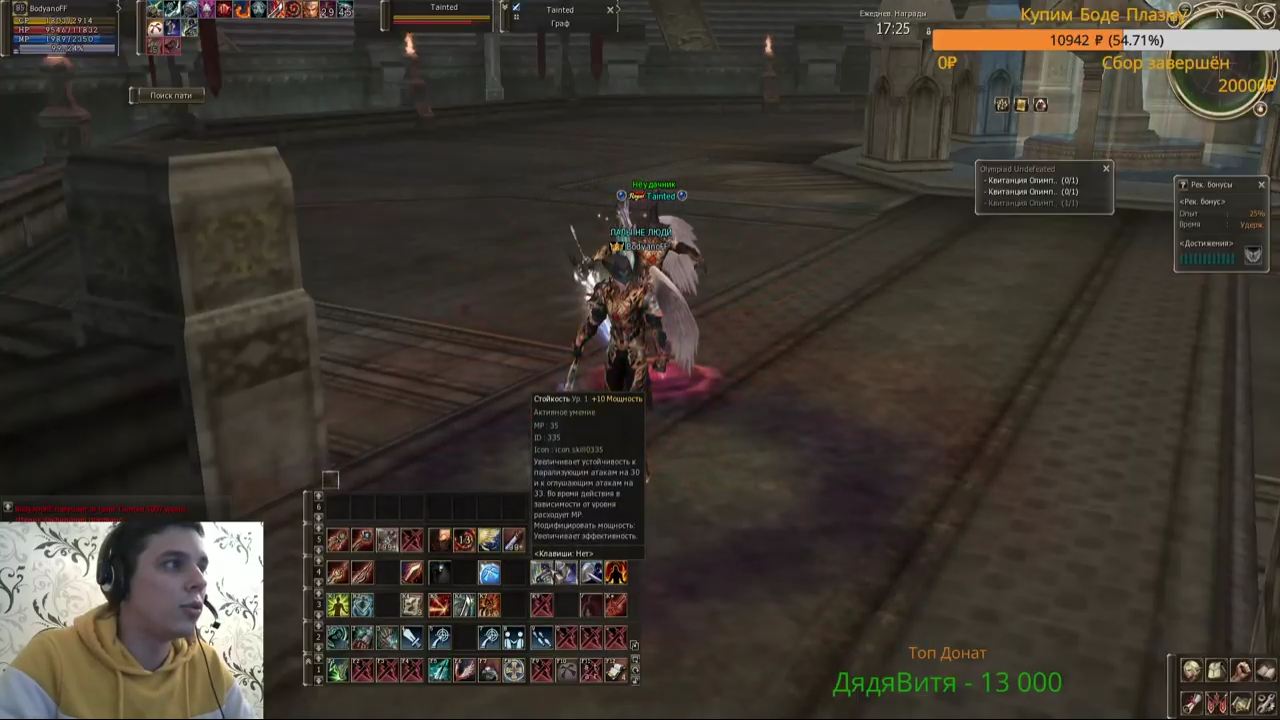Select the handshake trade action in shortcut row 2
The height and width of the screenshot is (720, 1280).
click(516, 637)
